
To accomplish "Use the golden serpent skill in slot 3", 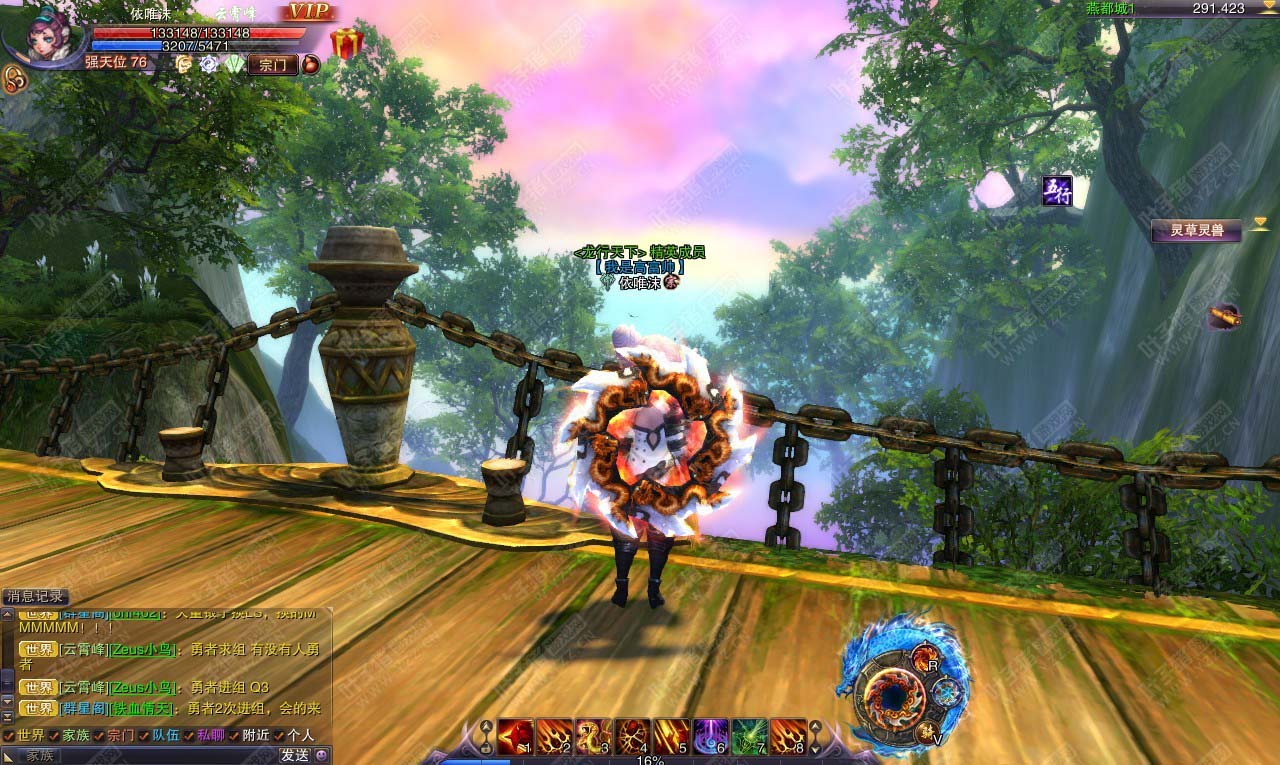I will click(593, 737).
